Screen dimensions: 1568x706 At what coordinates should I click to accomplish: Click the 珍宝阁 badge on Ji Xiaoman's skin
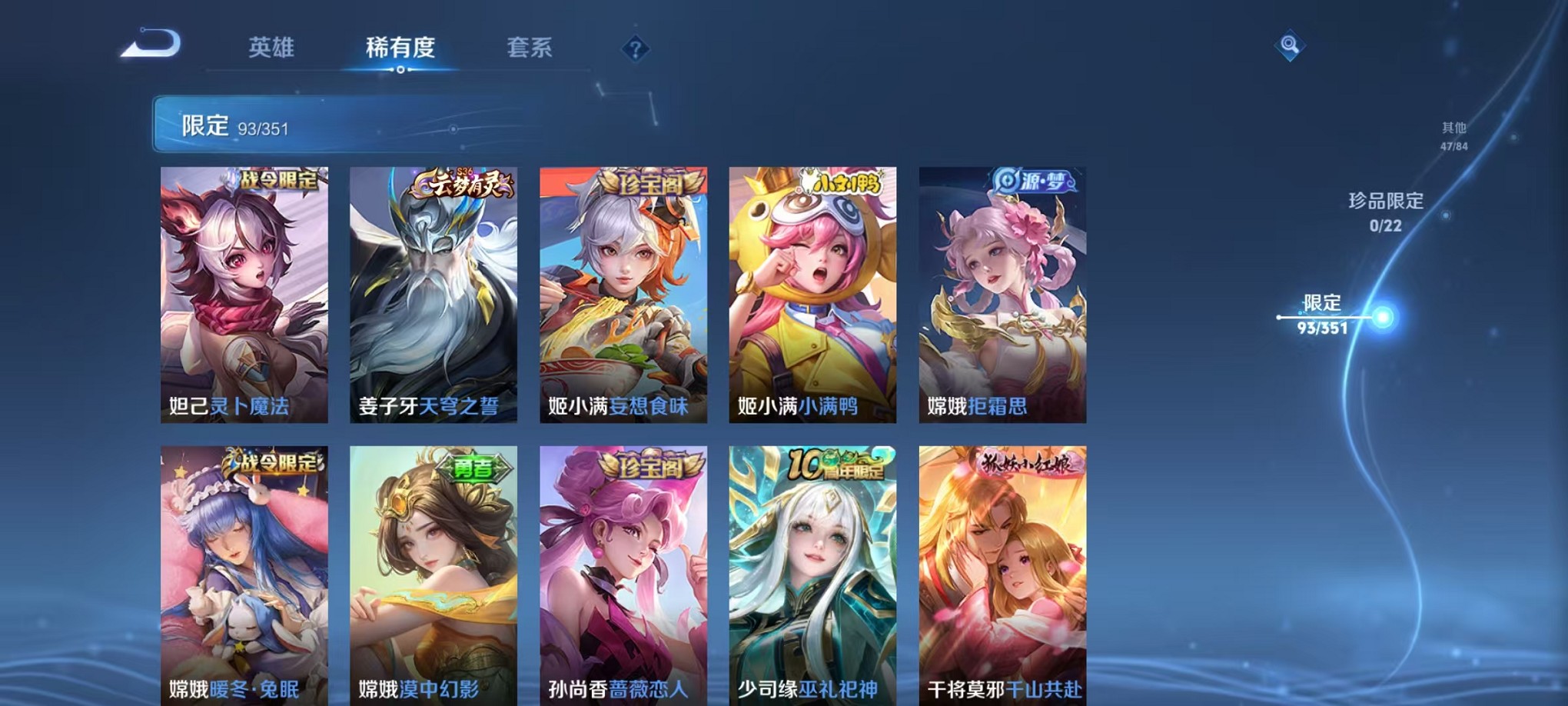tap(650, 183)
